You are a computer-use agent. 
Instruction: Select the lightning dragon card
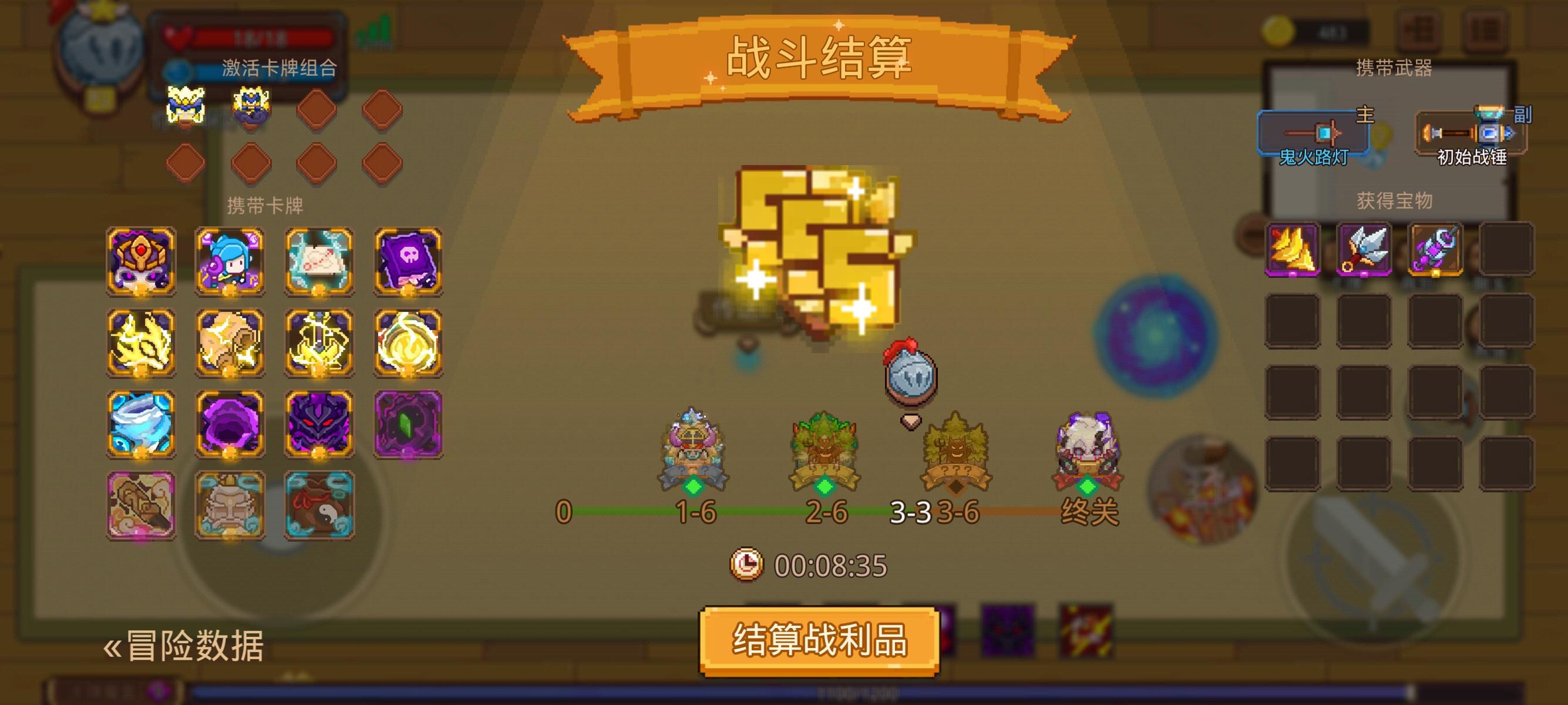141,341
